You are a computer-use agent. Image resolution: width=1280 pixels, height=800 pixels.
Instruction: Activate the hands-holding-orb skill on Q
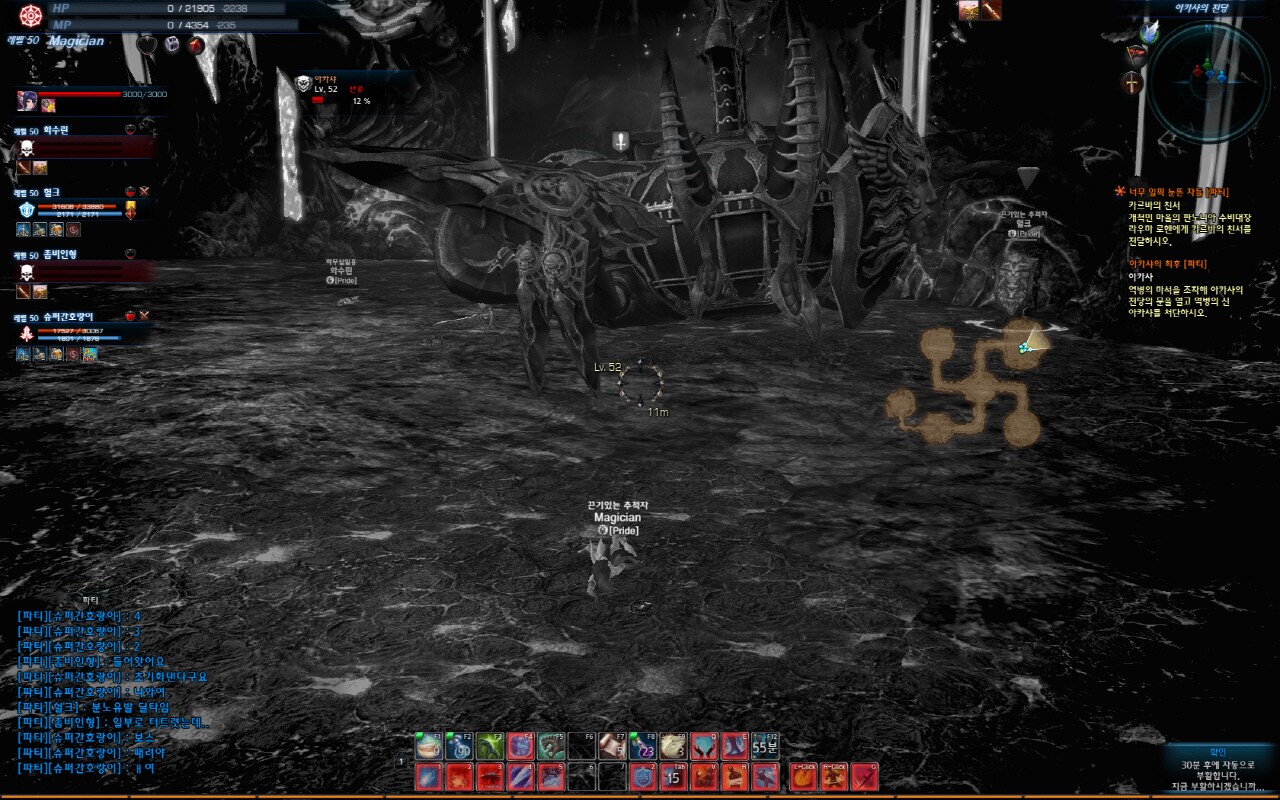(705, 746)
